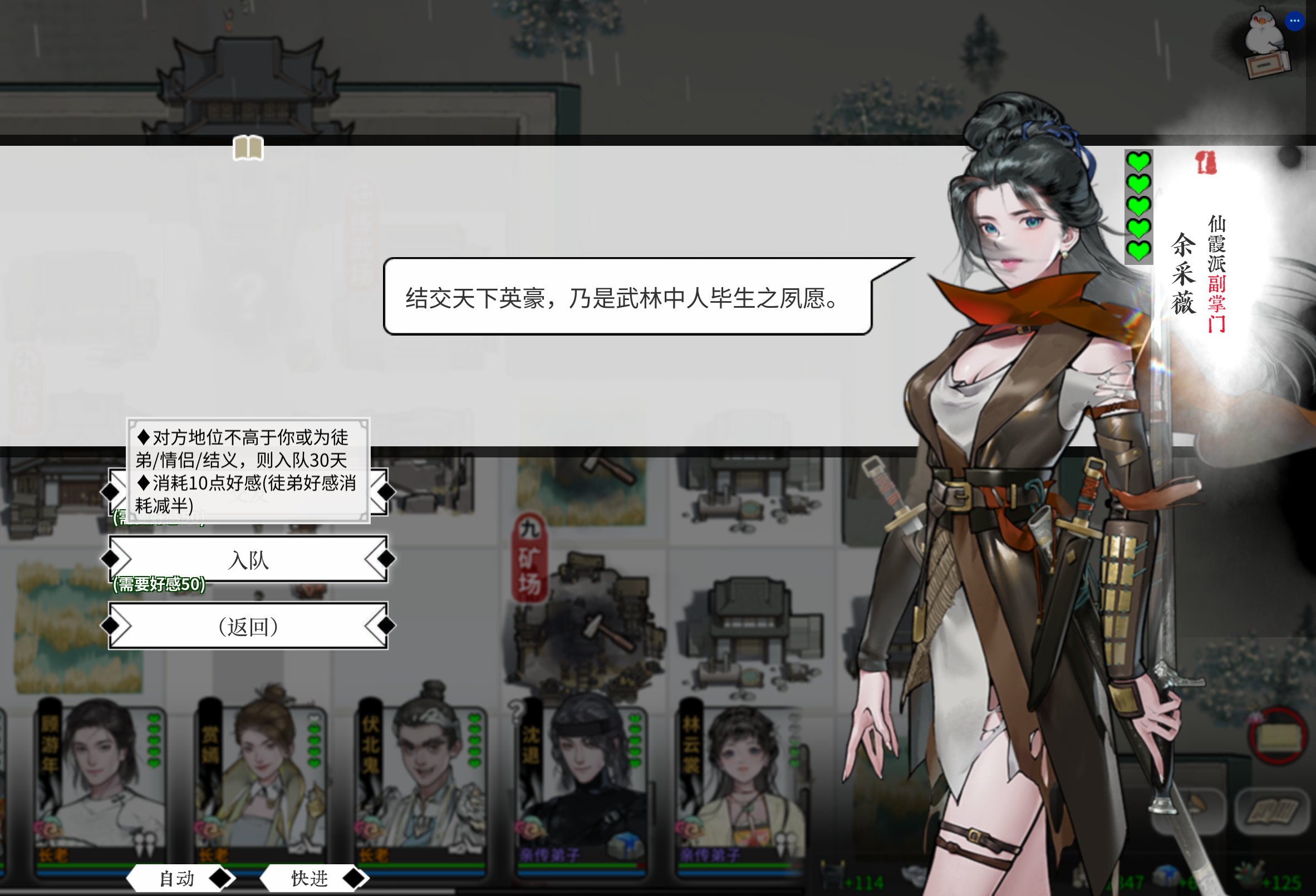Open the blue ellipsis menu at top right corner
Viewport: 1316px width, 896px height.
coord(1295,21)
